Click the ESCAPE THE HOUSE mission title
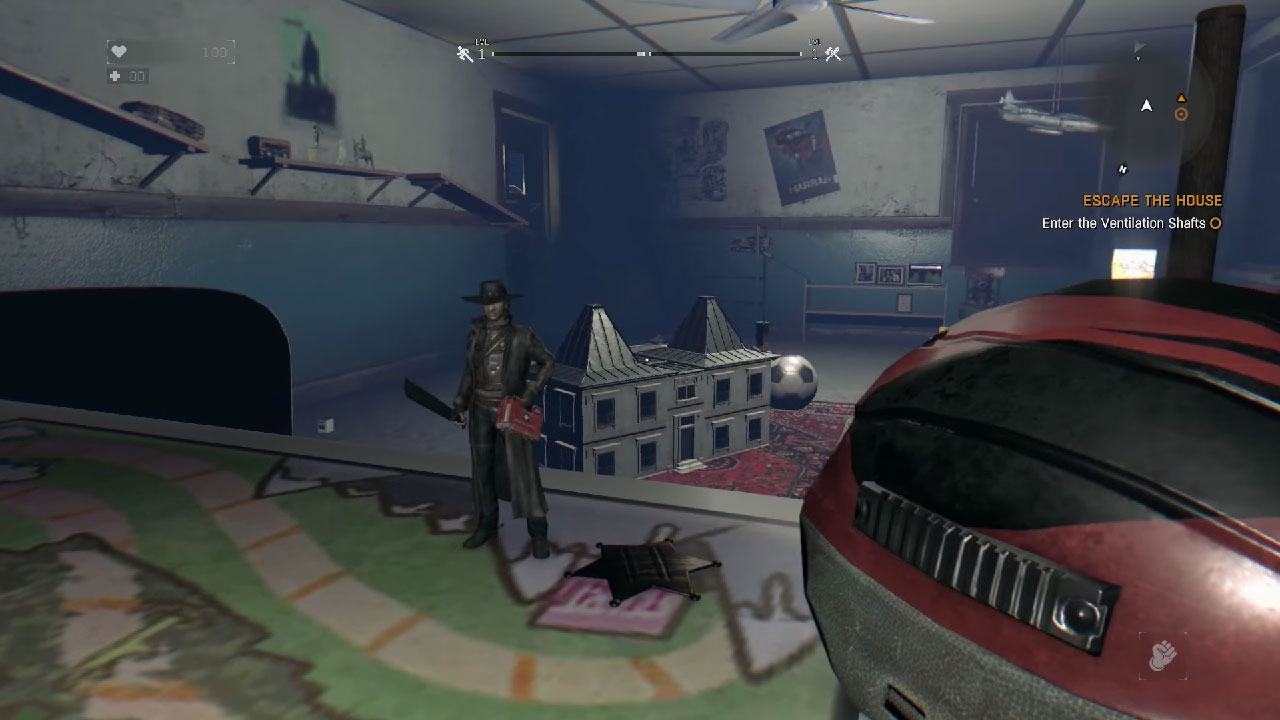Image resolution: width=1280 pixels, height=720 pixels. [1152, 200]
